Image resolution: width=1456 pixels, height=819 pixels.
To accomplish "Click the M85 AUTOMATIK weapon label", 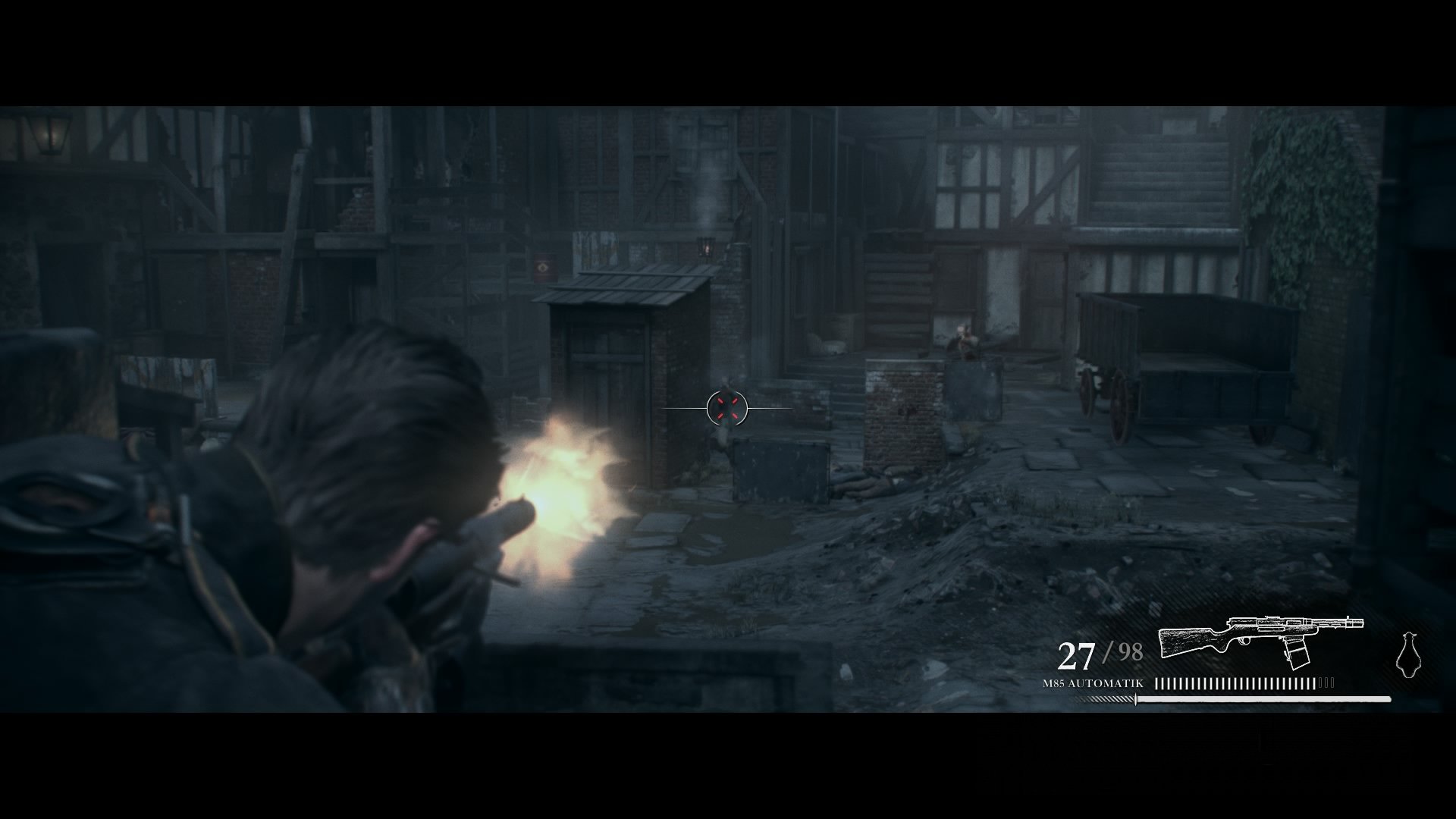I will click(1092, 683).
